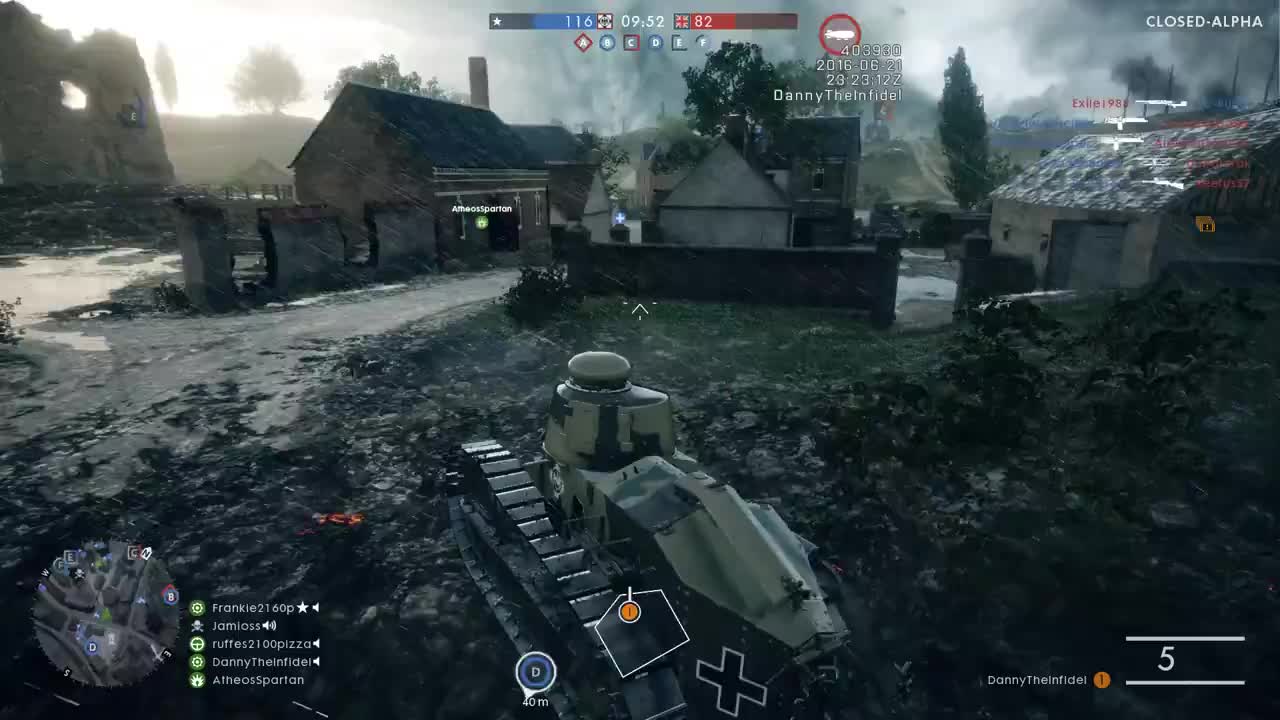Click the DannyTheInfidel nameplate near the ammo counter
This screenshot has width=1280, height=720.
[x=1036, y=679]
